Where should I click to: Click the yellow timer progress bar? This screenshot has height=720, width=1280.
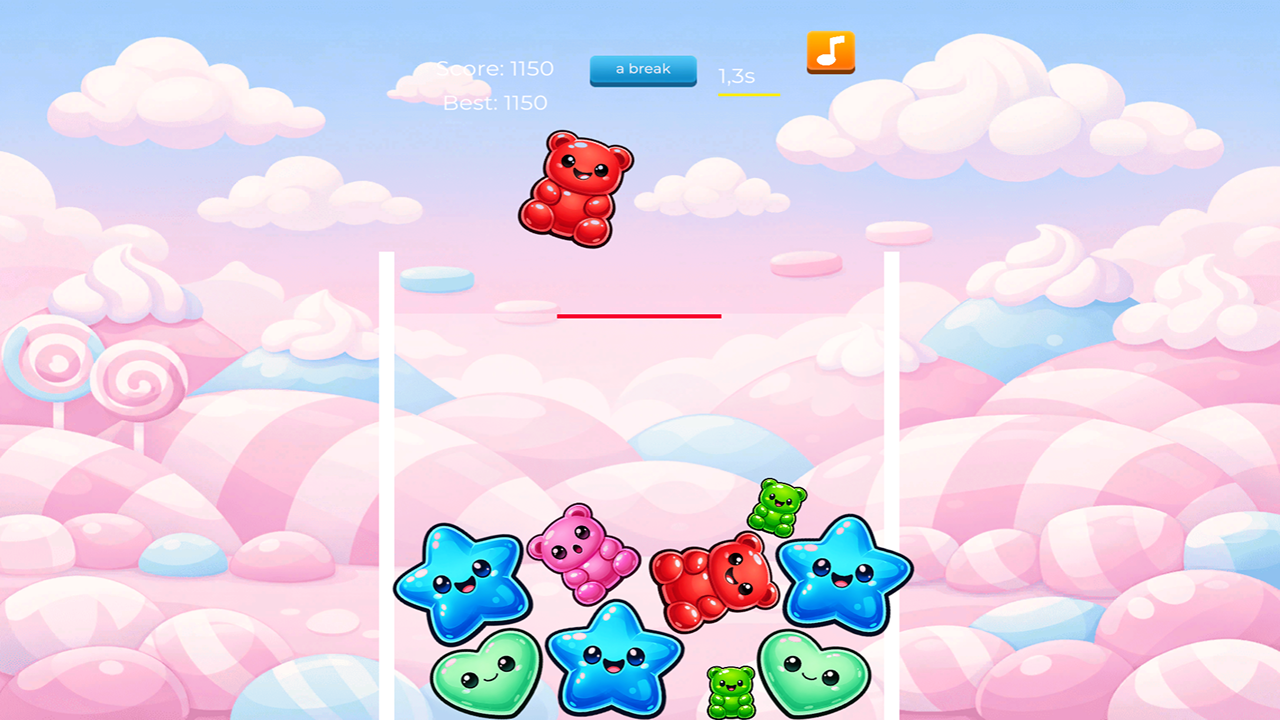coord(748,94)
